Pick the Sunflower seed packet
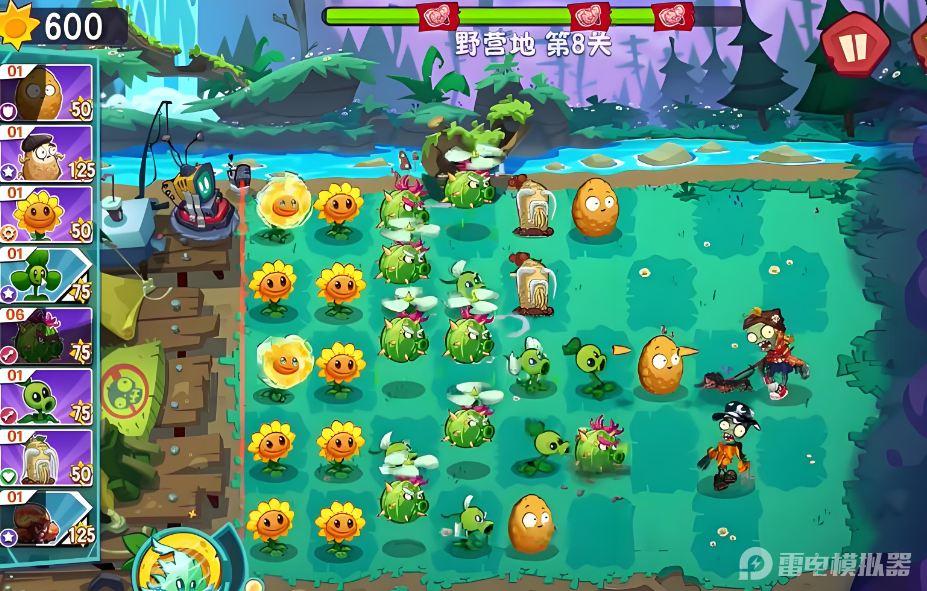927x591 pixels. coord(48,215)
